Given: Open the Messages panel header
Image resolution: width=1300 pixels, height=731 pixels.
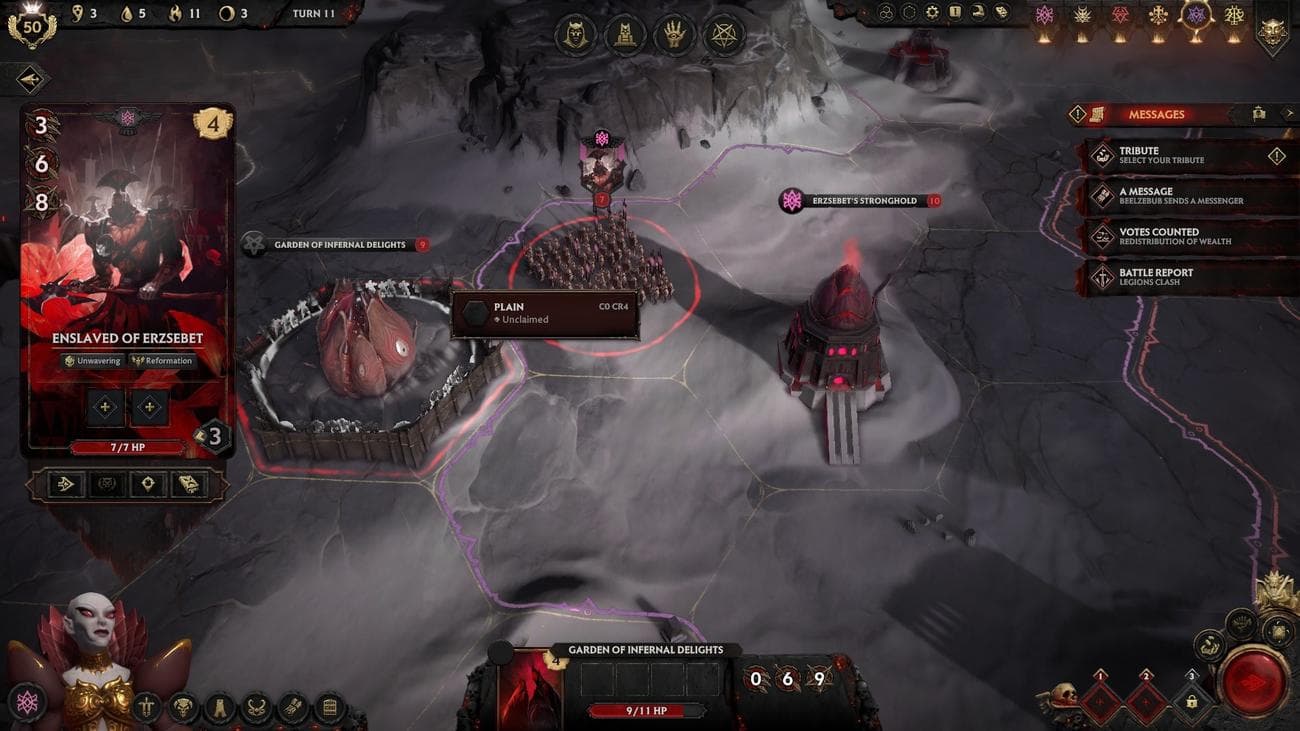Looking at the screenshot, I should [x=1155, y=114].
